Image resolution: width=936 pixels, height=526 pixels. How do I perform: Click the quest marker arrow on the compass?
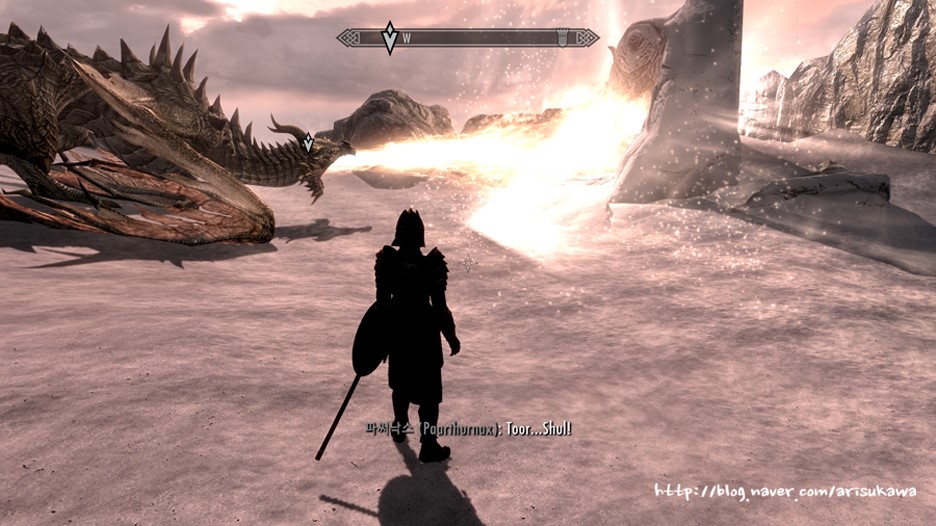tap(390, 38)
